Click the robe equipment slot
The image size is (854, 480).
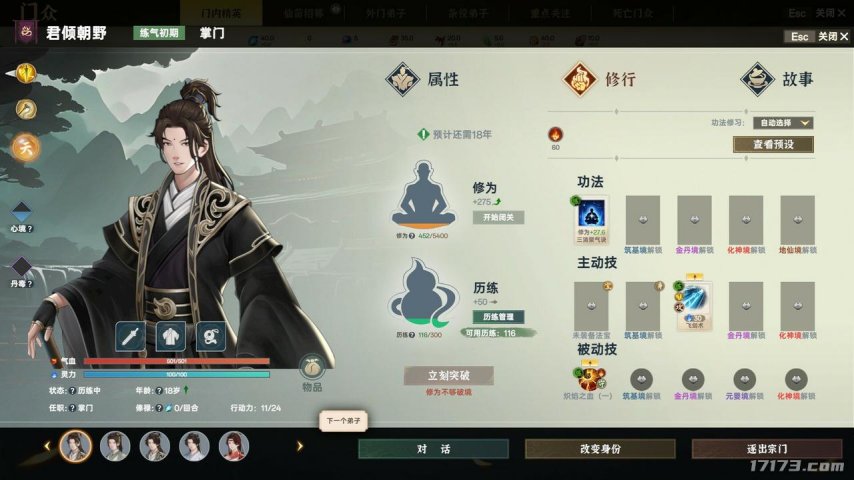(x=171, y=336)
